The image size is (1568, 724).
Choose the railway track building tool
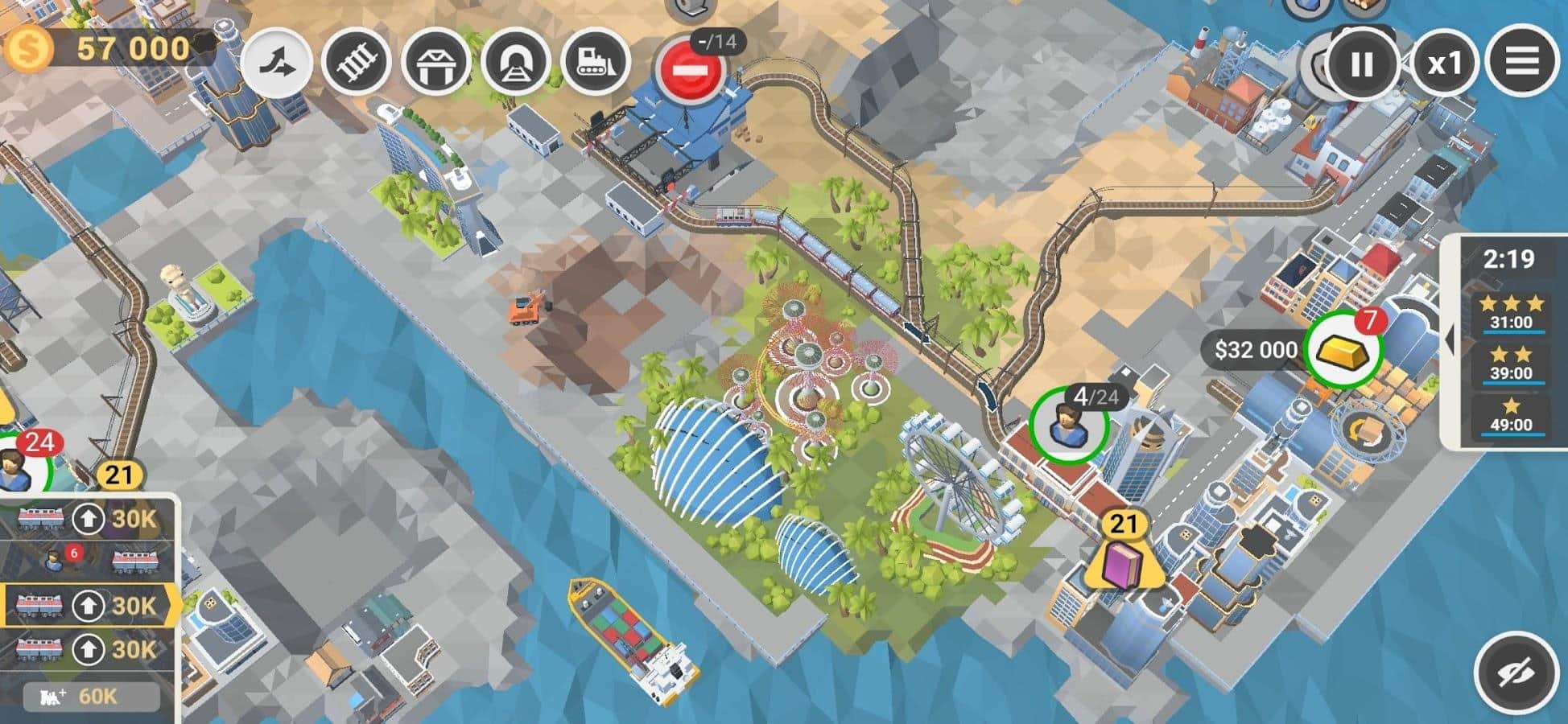coord(356,63)
